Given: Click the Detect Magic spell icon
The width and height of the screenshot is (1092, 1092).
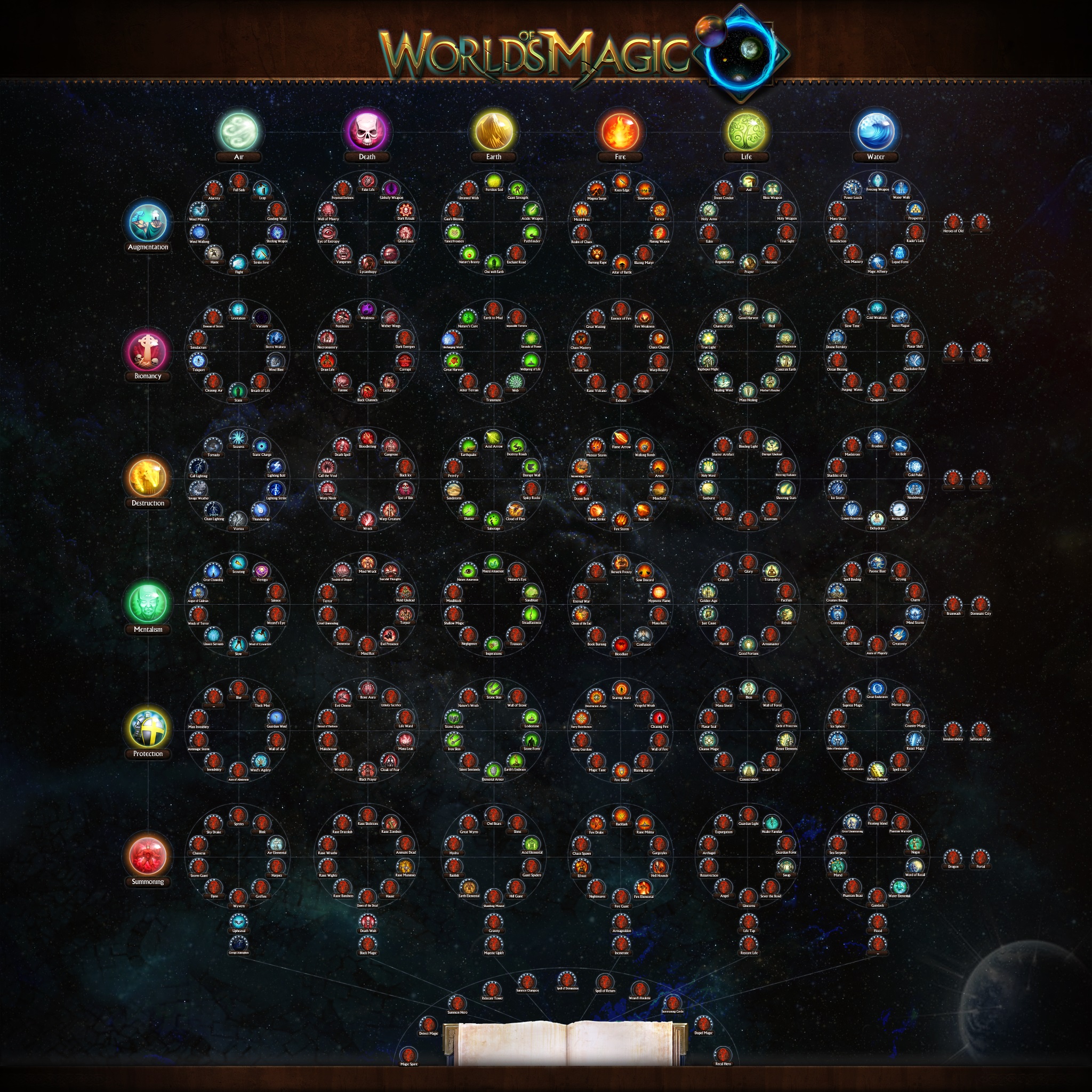Looking at the screenshot, I should (x=429, y=1025).
